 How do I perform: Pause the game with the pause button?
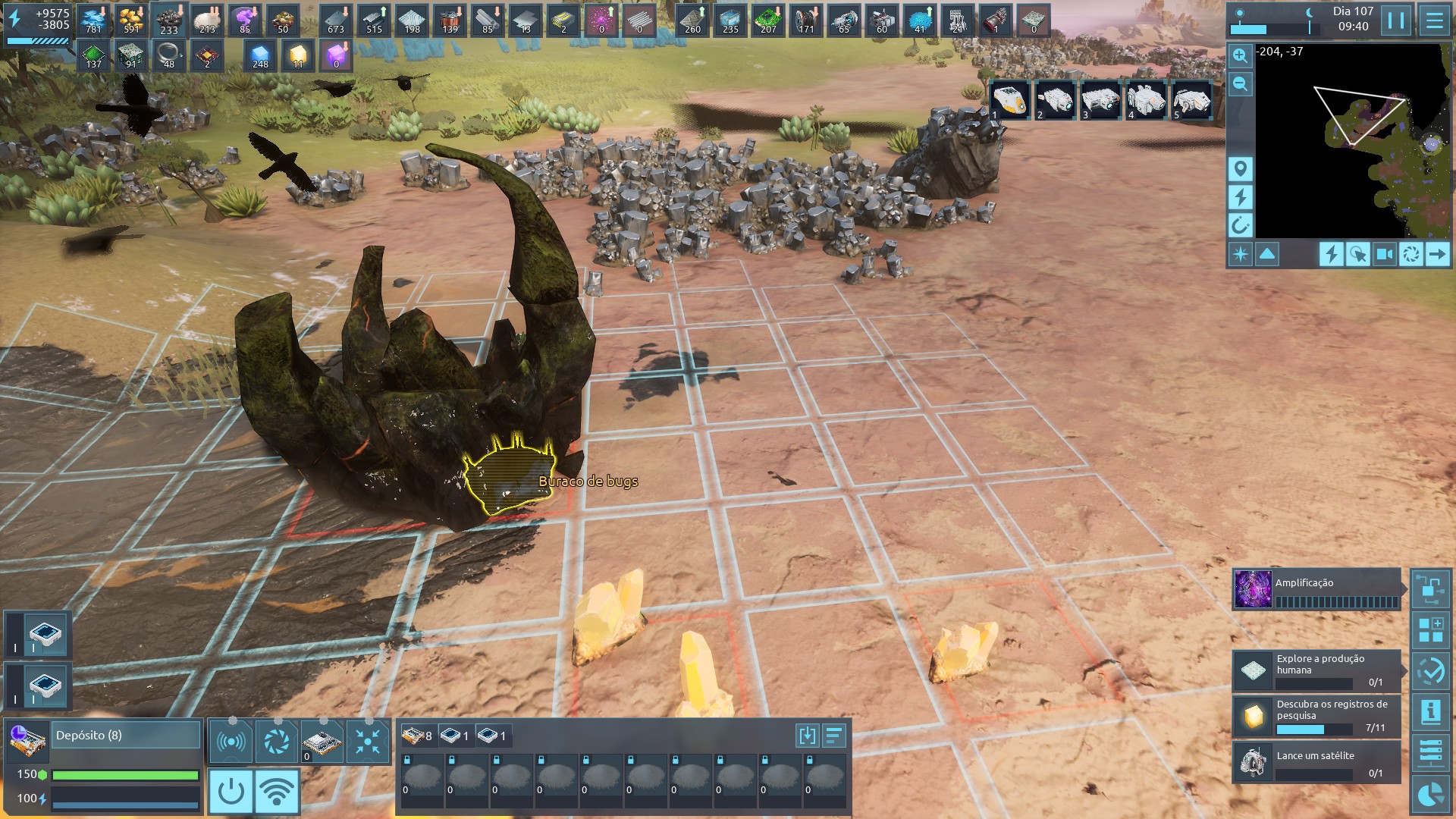[1396, 20]
